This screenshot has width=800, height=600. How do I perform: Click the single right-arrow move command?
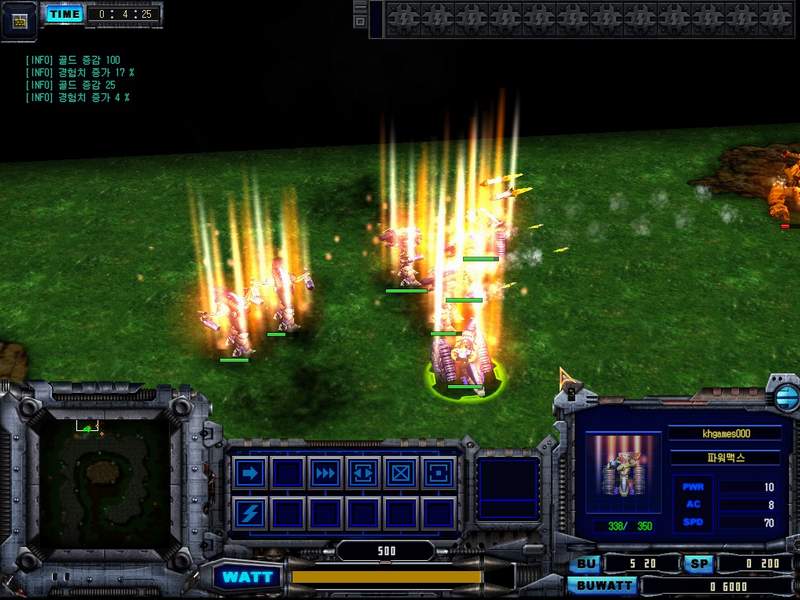click(x=250, y=472)
